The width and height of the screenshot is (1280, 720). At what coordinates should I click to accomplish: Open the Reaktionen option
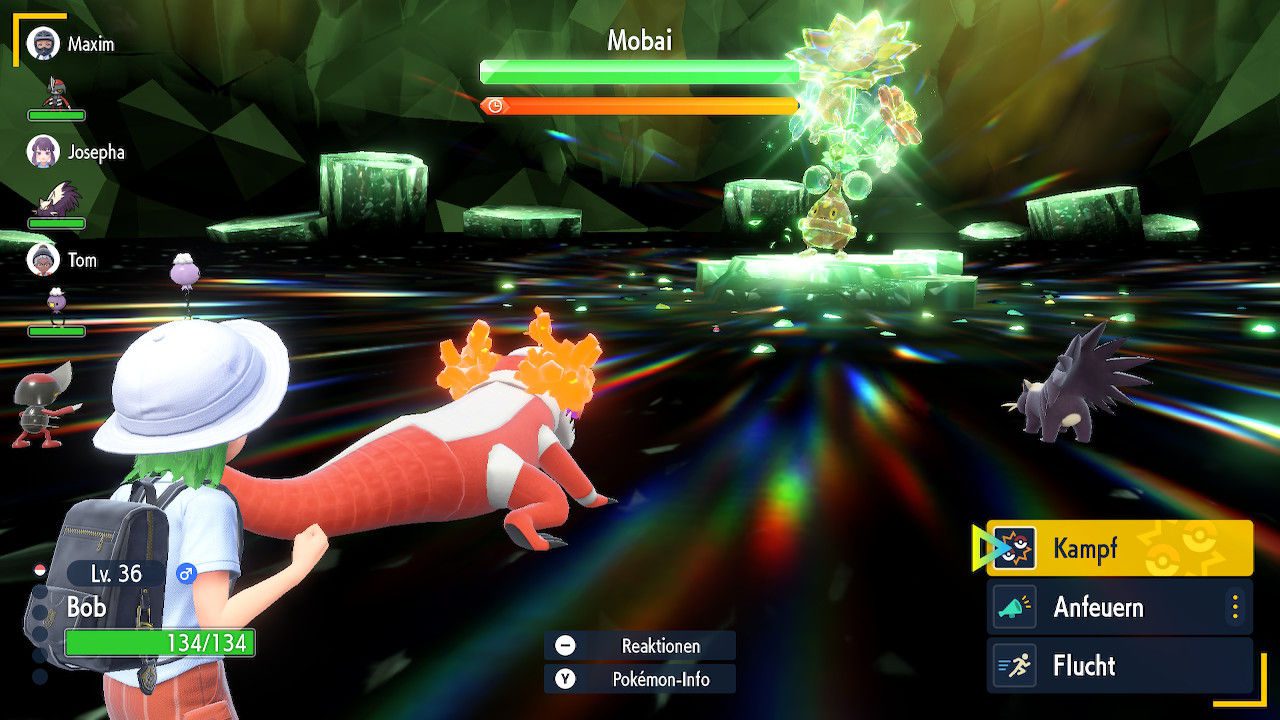pyautogui.click(x=640, y=646)
